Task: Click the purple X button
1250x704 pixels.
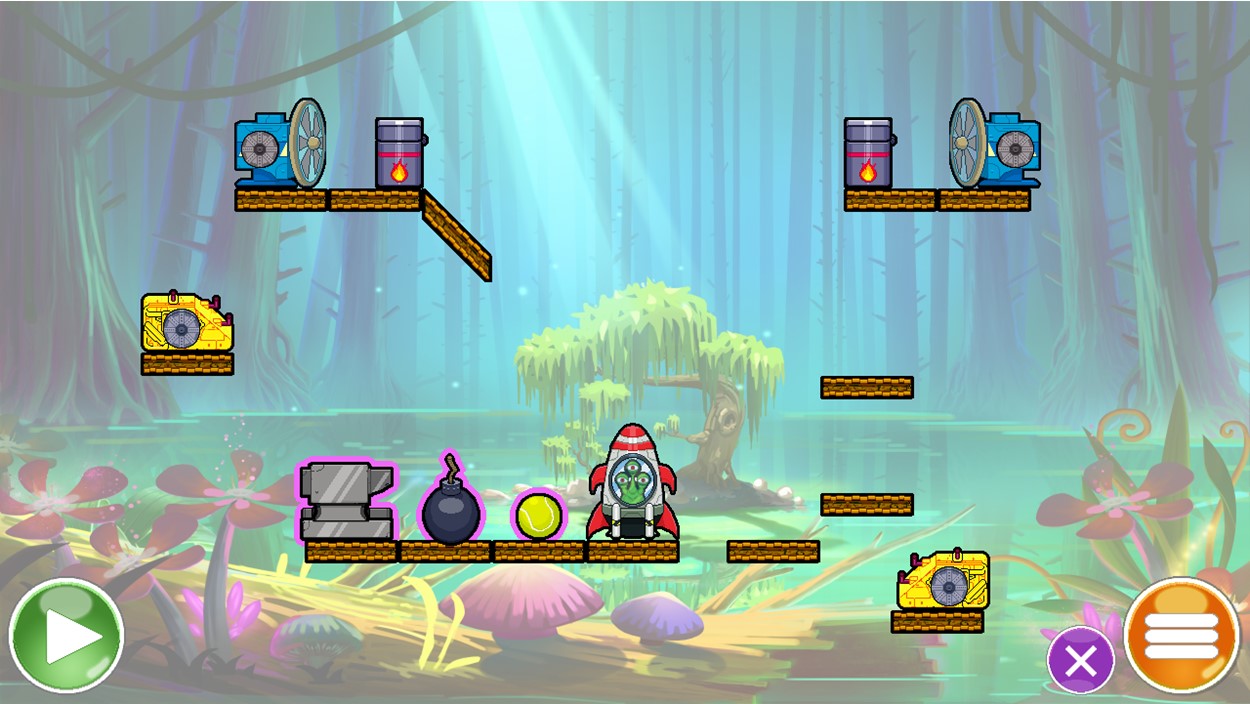Action: 1080,660
